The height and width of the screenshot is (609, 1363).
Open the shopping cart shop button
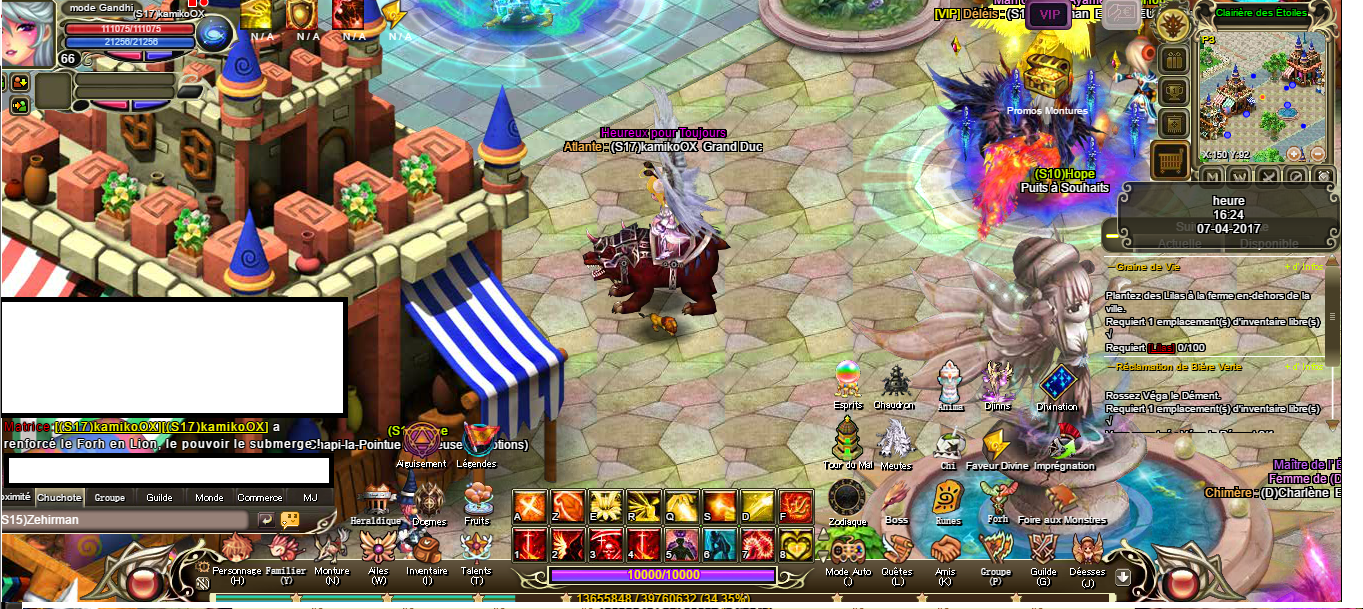pyautogui.click(x=1169, y=158)
